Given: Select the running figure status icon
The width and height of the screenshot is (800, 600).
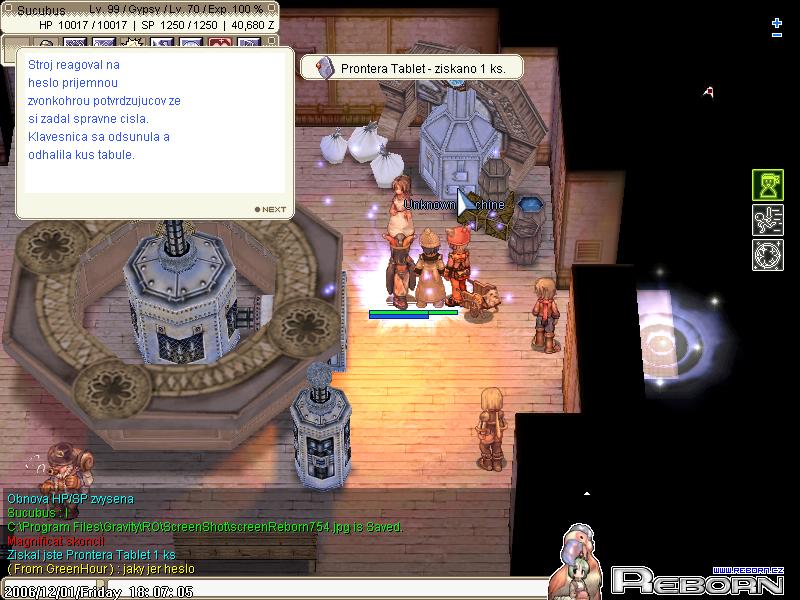Looking at the screenshot, I should pos(767,220).
